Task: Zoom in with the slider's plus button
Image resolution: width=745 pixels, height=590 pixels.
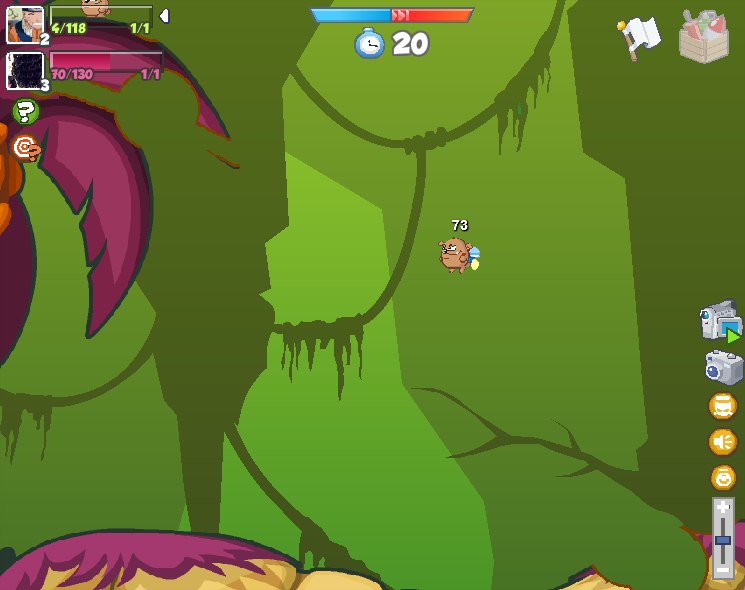Action: pos(722,508)
